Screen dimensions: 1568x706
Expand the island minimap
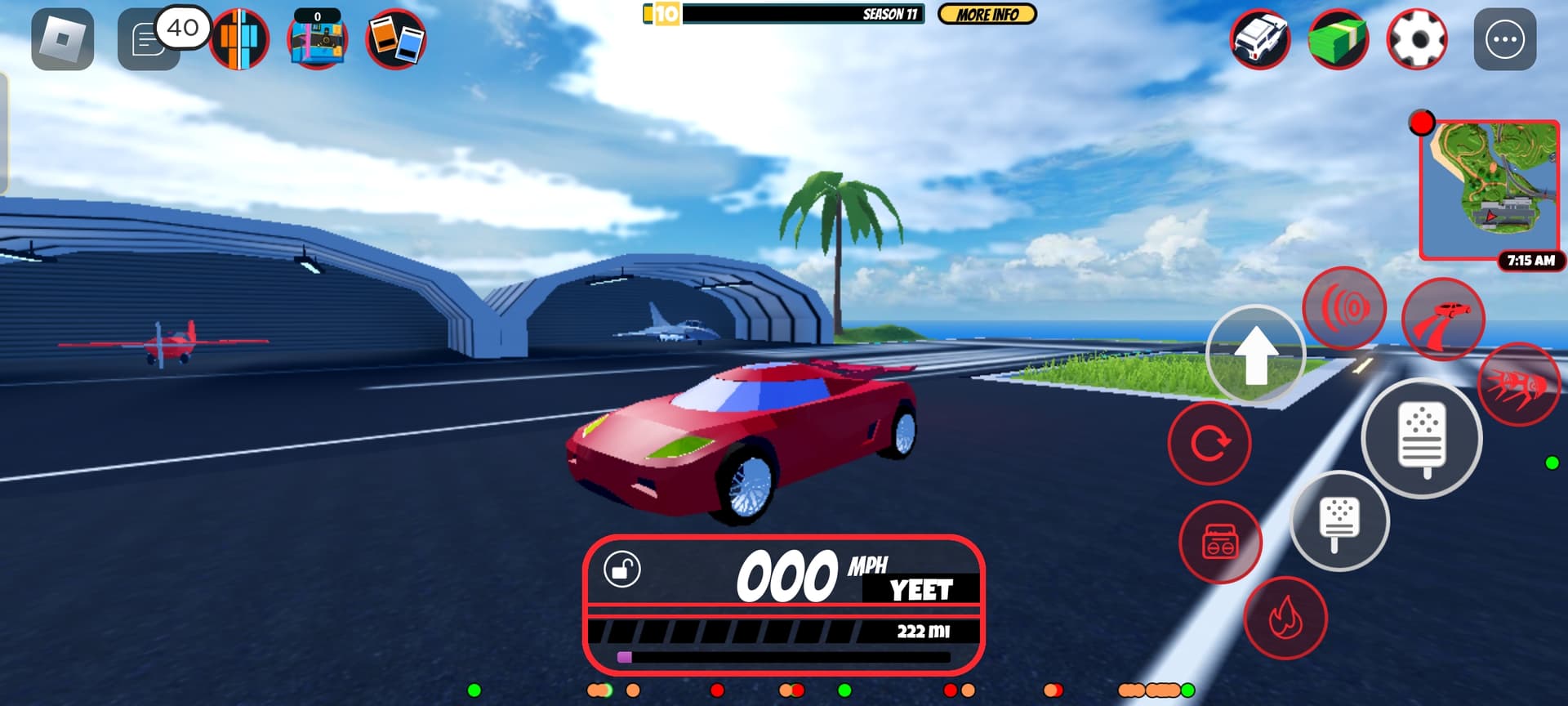pyautogui.click(x=1490, y=190)
